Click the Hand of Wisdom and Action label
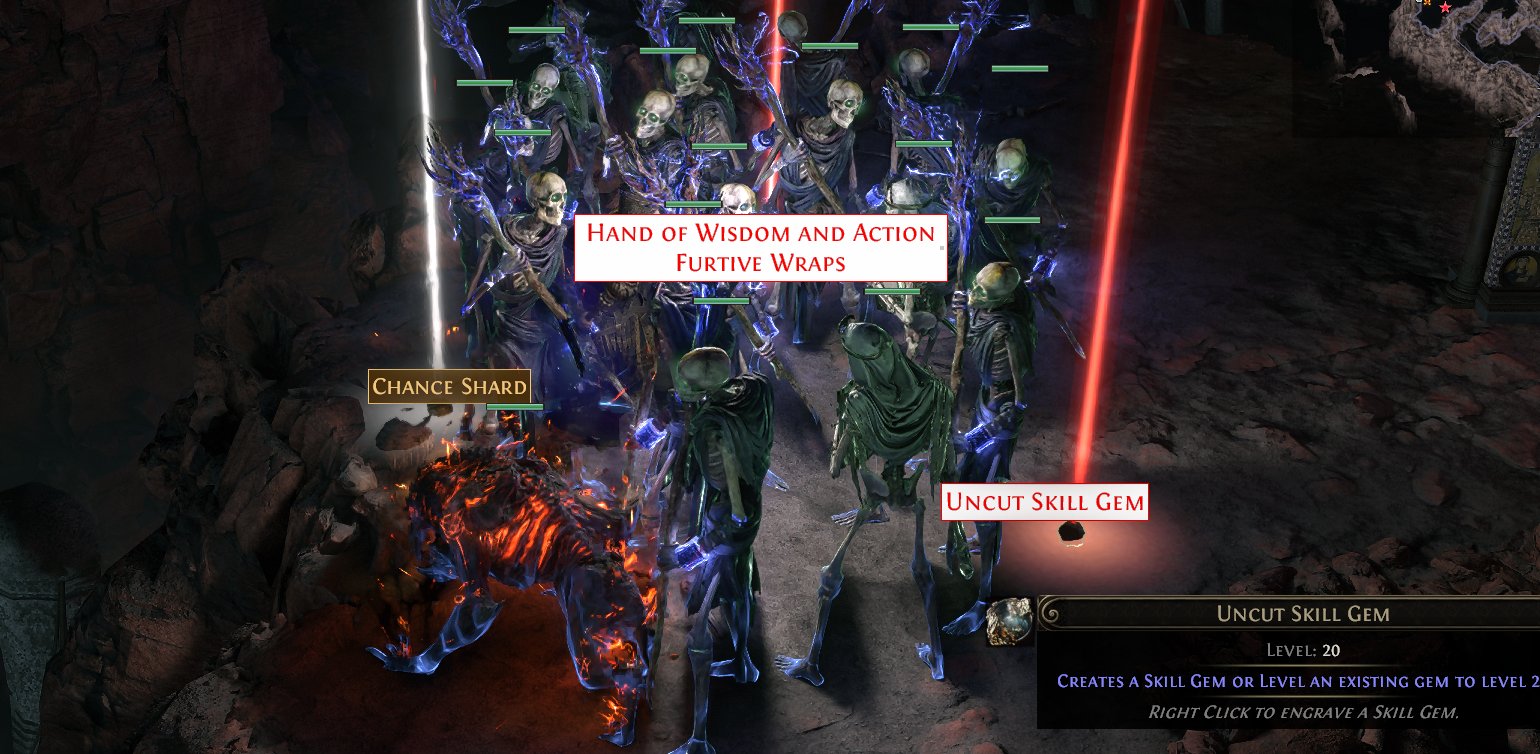This screenshot has height=754, width=1540. (762, 234)
